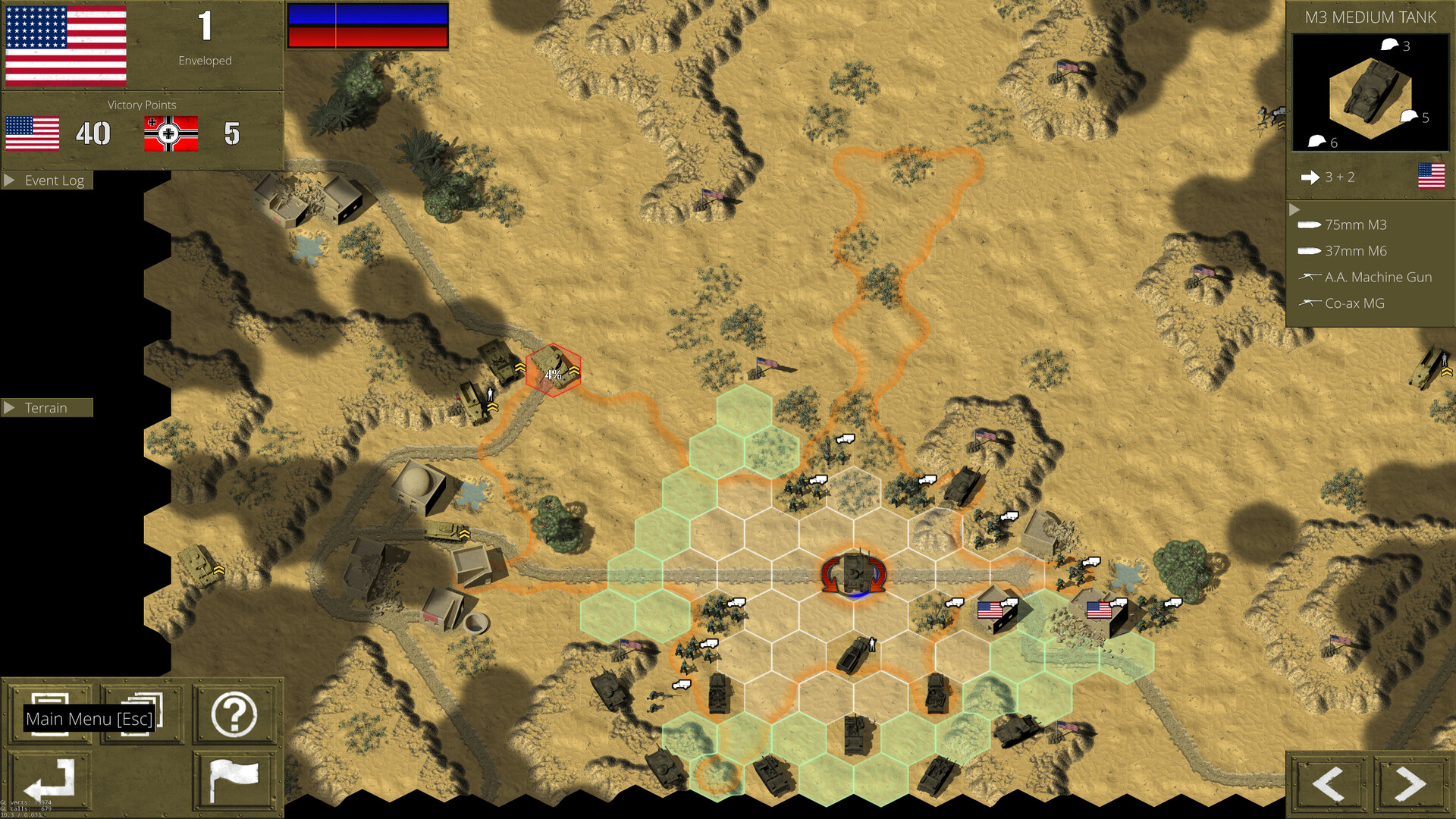Screen dimensions: 1456x819
Task: Expand the Terrain info panel
Action: (47, 407)
